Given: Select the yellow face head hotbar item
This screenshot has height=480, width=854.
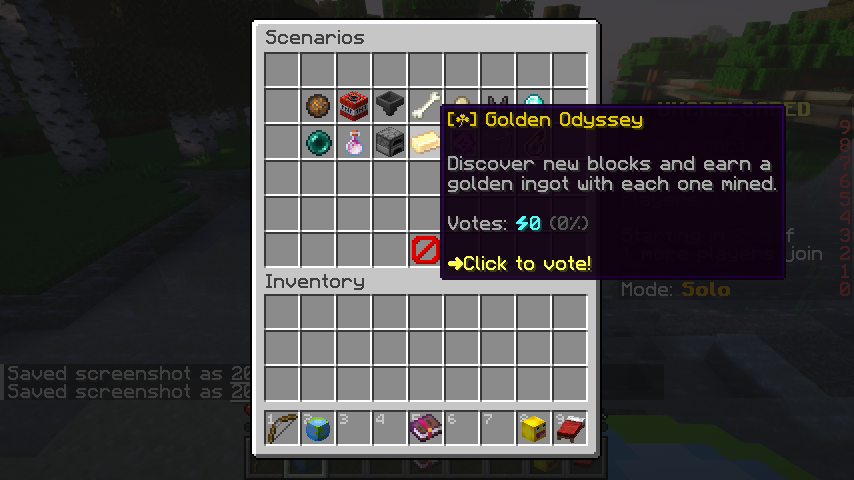Looking at the screenshot, I should point(534,428).
